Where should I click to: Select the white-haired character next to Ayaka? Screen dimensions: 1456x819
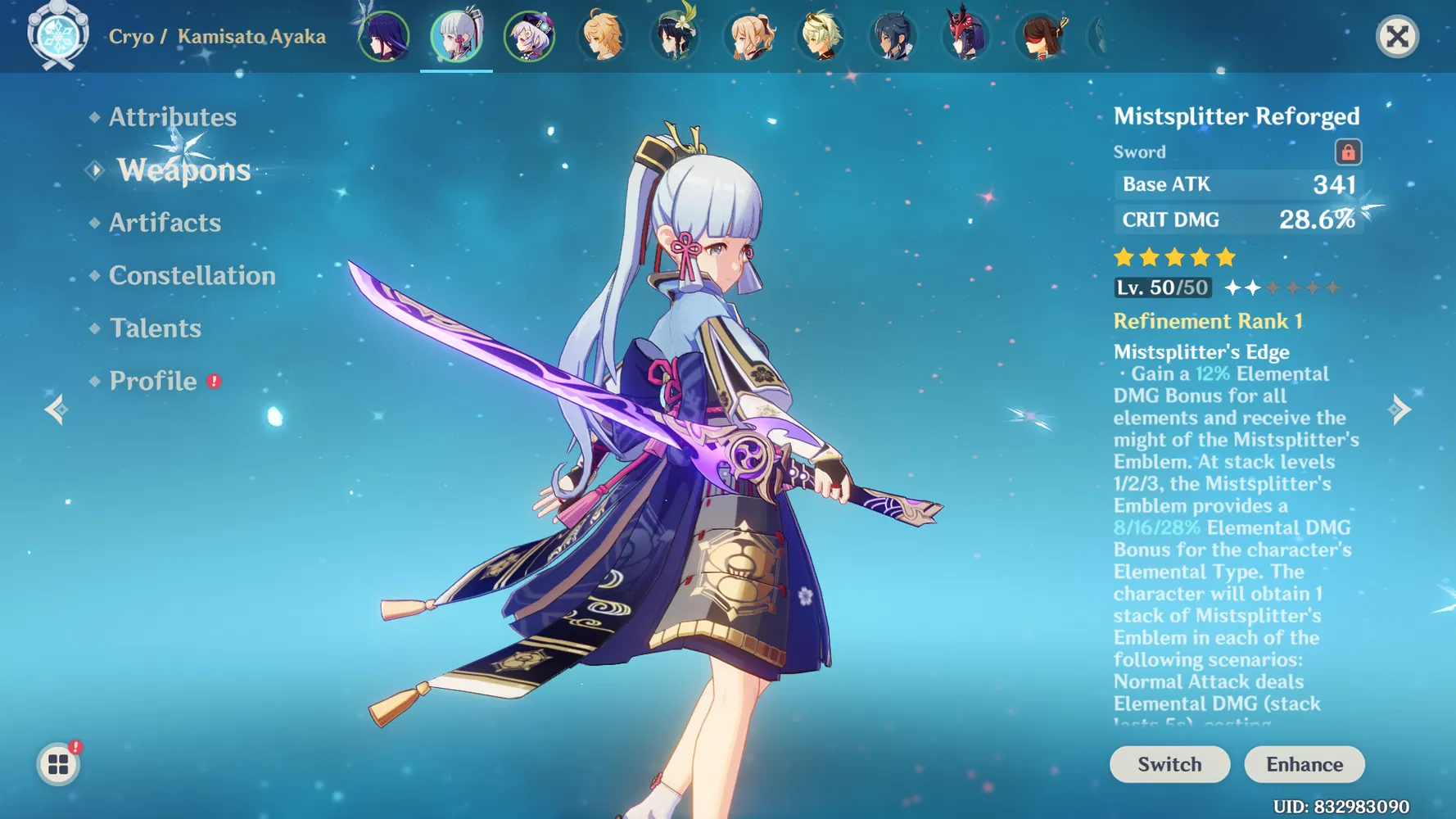[x=530, y=36]
